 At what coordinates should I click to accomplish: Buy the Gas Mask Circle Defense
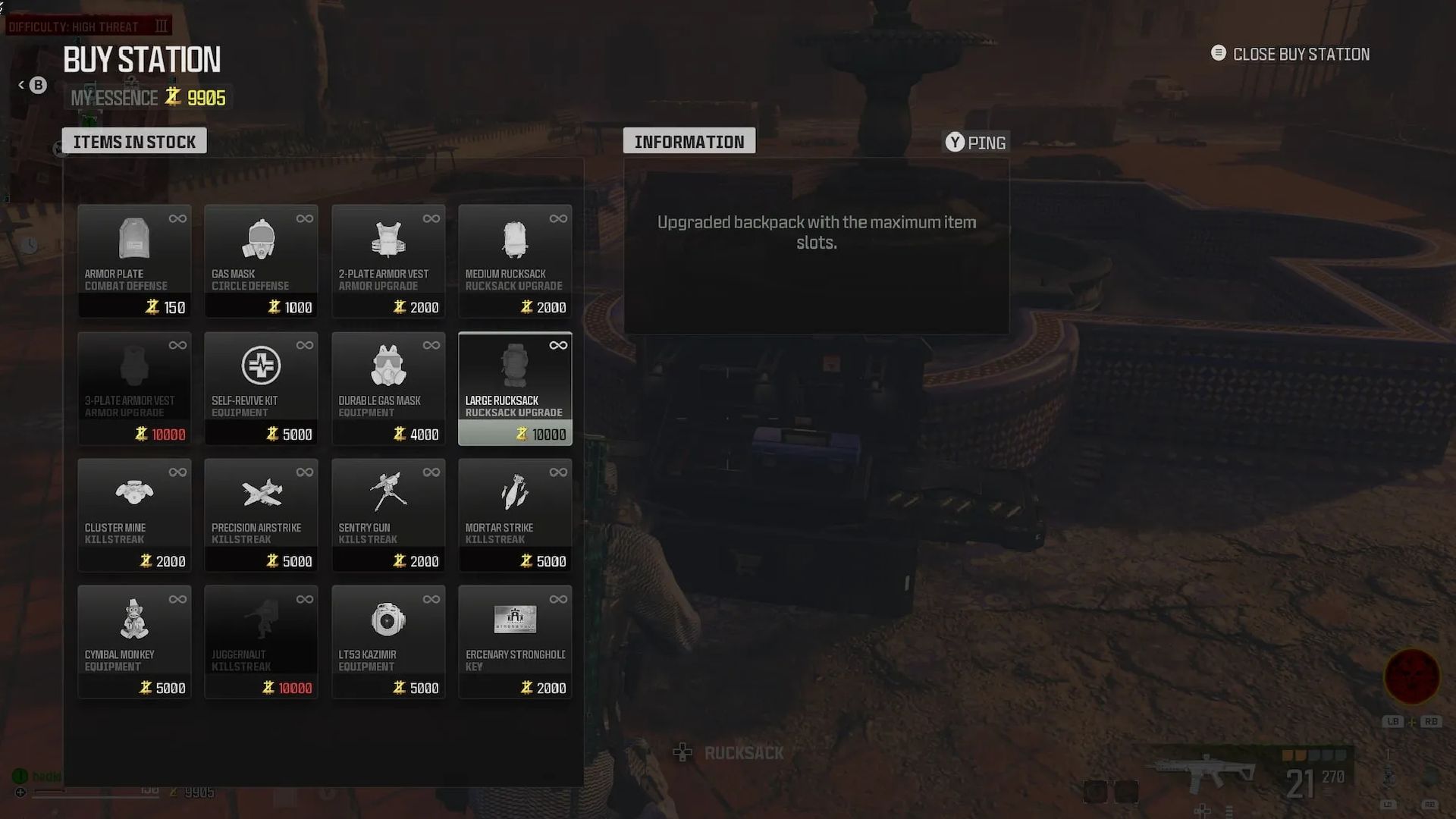coord(261,262)
